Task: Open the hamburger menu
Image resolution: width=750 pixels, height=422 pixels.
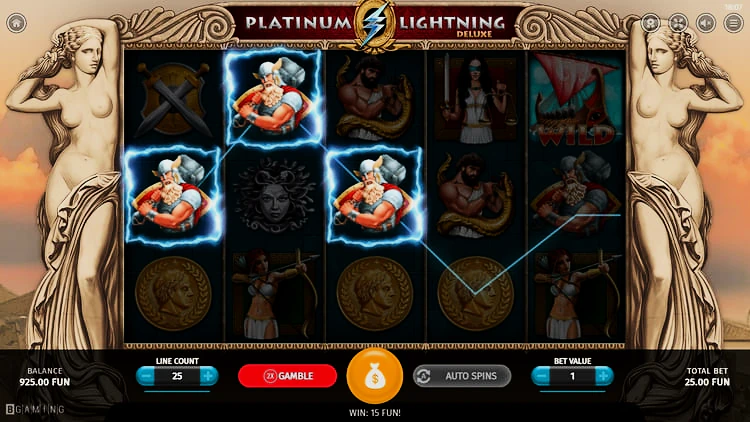Action: [734, 22]
